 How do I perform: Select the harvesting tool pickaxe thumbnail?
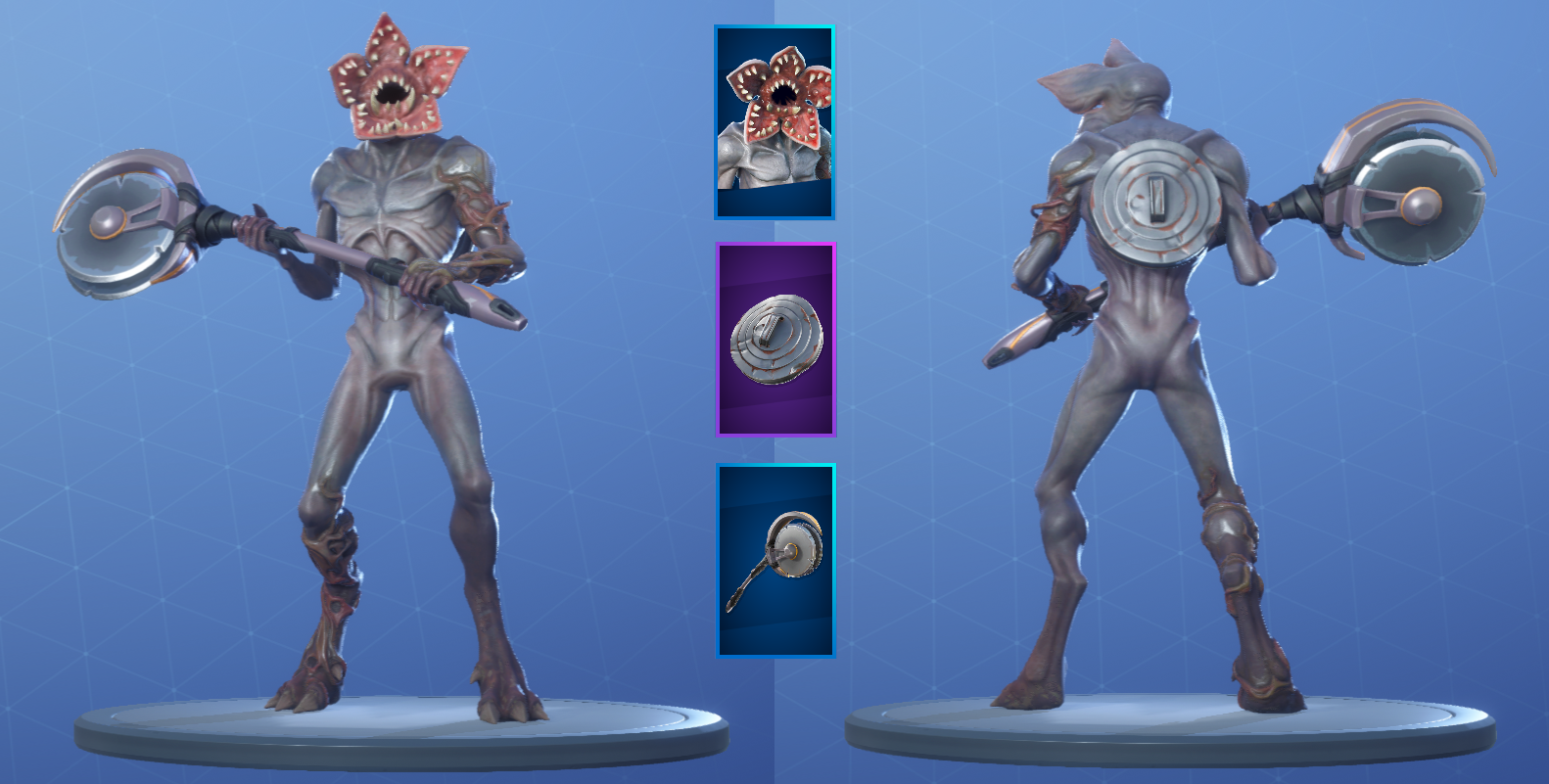click(775, 560)
